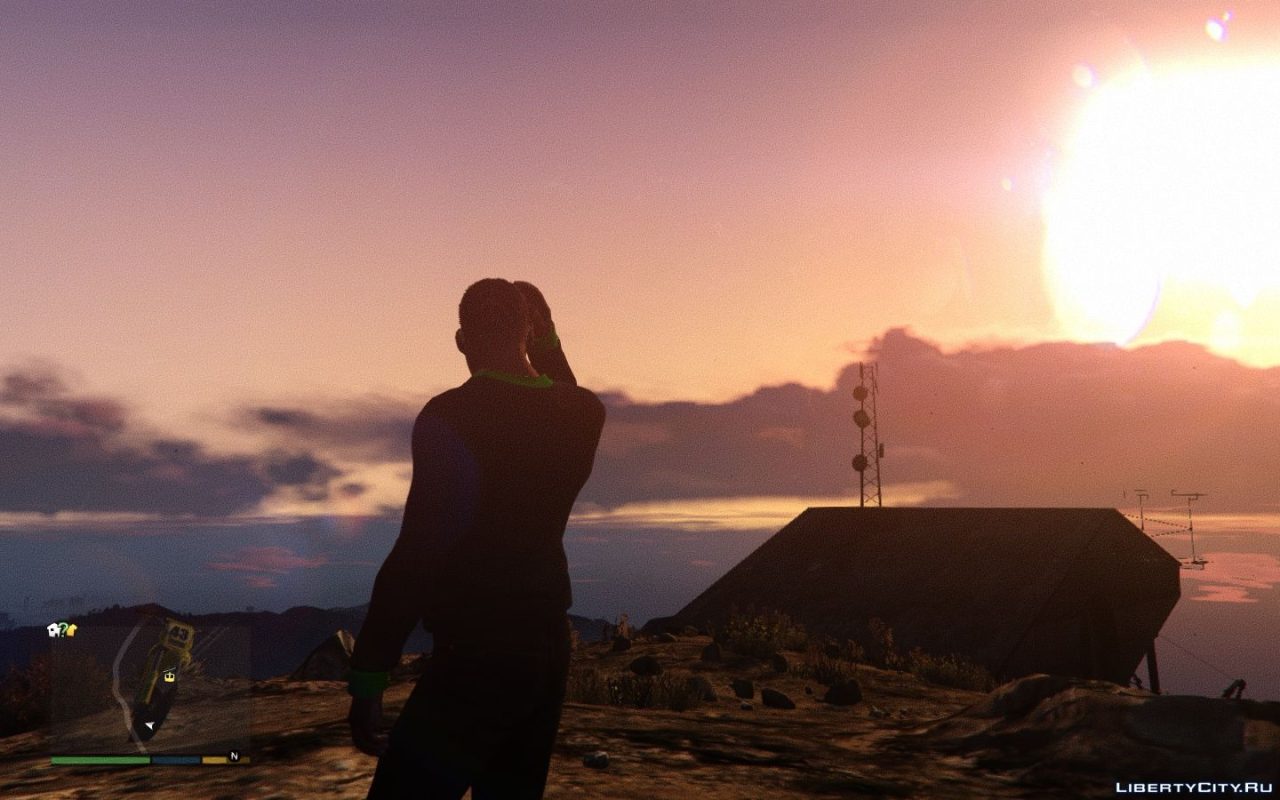Click the N compass indicator beside the minimap bars
1280x800 pixels.
pyautogui.click(x=235, y=756)
